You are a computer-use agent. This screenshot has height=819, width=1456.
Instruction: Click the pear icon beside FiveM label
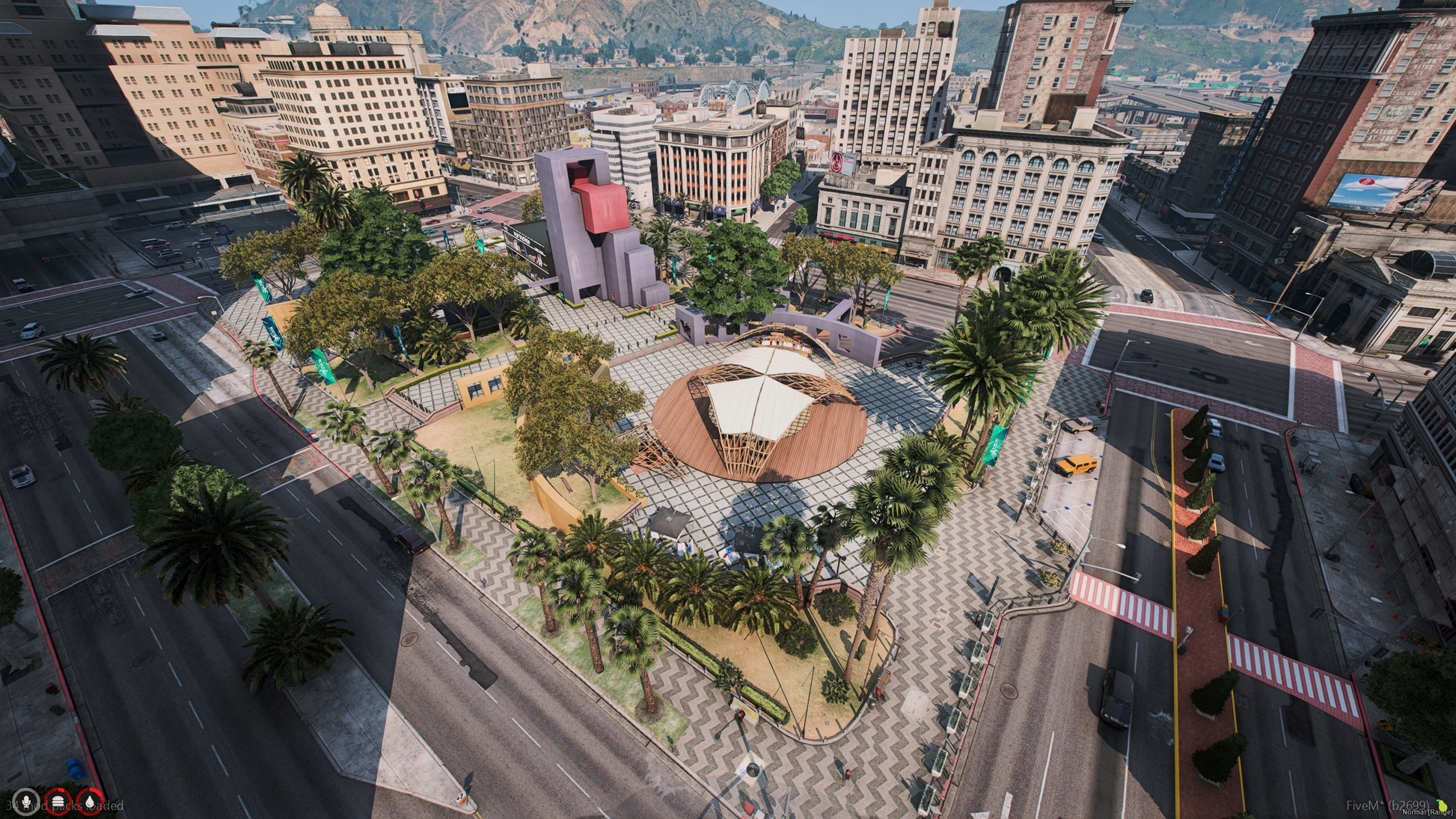(x=1441, y=805)
